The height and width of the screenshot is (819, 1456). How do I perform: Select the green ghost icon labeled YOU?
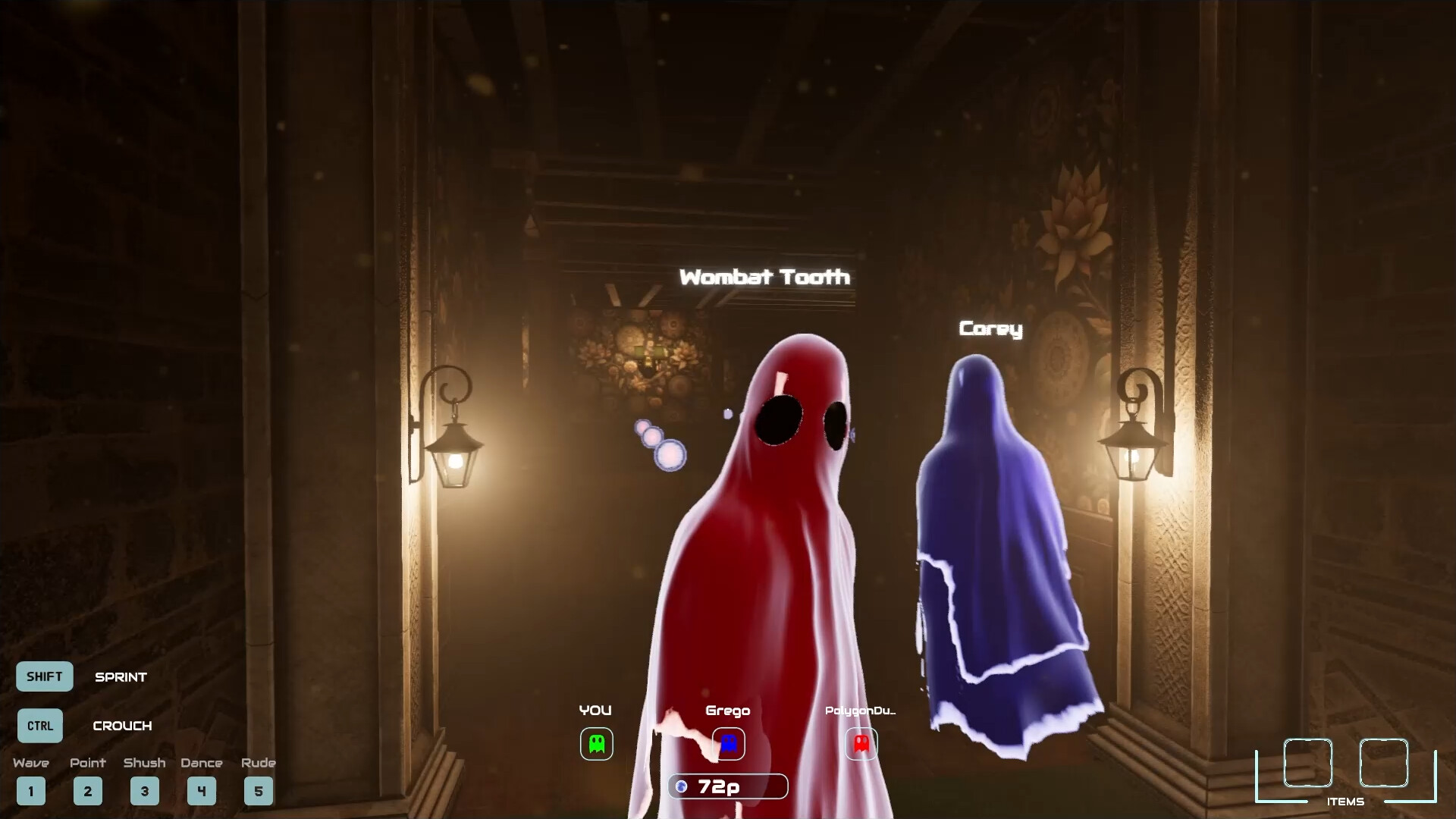pos(596,744)
